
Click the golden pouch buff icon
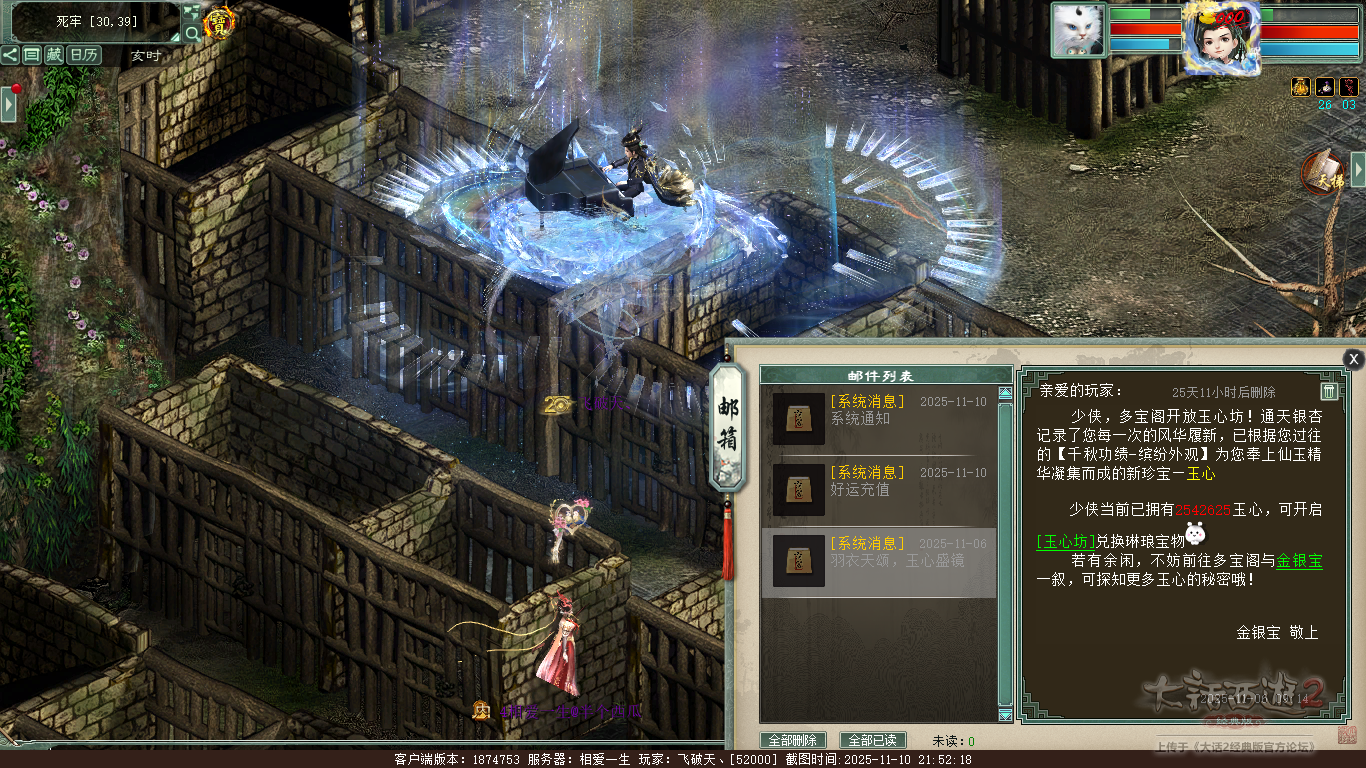[x=1301, y=87]
